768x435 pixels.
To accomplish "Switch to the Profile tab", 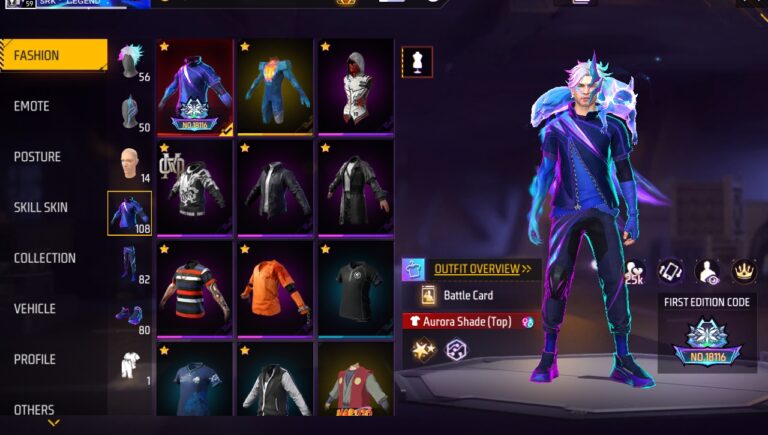I will (x=34, y=359).
